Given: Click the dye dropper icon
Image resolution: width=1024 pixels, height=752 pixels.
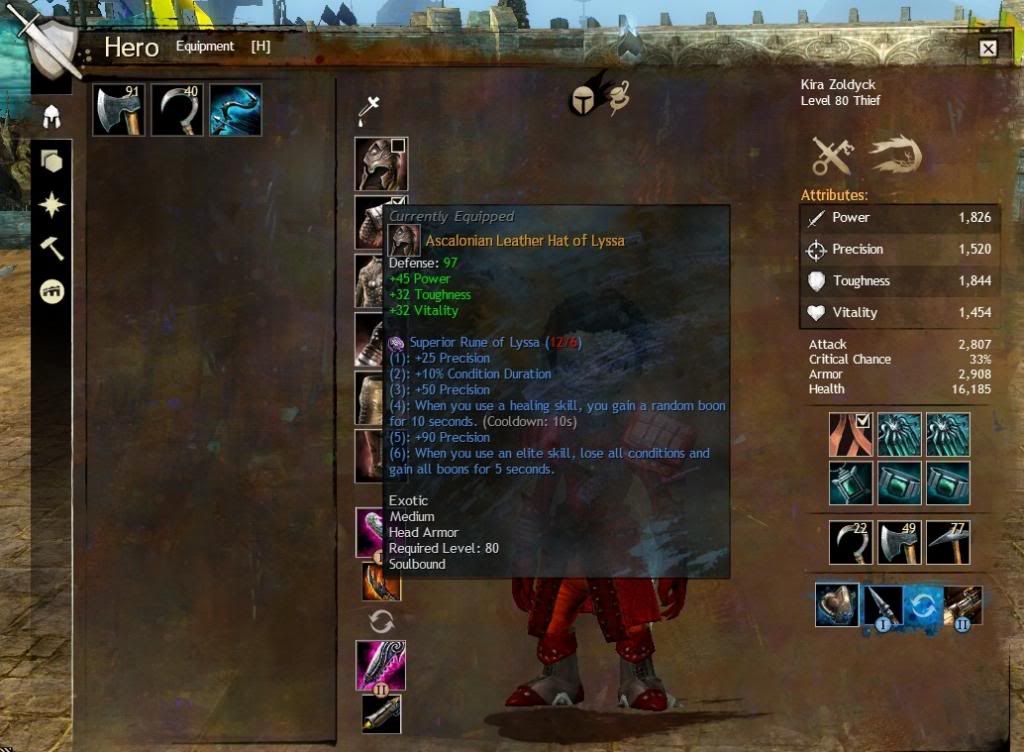Looking at the screenshot, I should tap(369, 111).
